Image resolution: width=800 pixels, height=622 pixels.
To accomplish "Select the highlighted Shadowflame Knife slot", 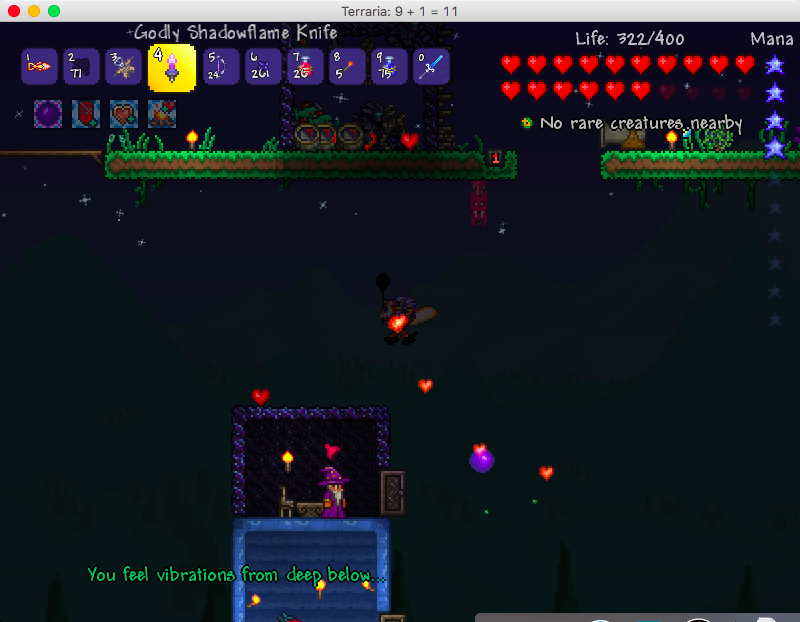I will (x=171, y=67).
